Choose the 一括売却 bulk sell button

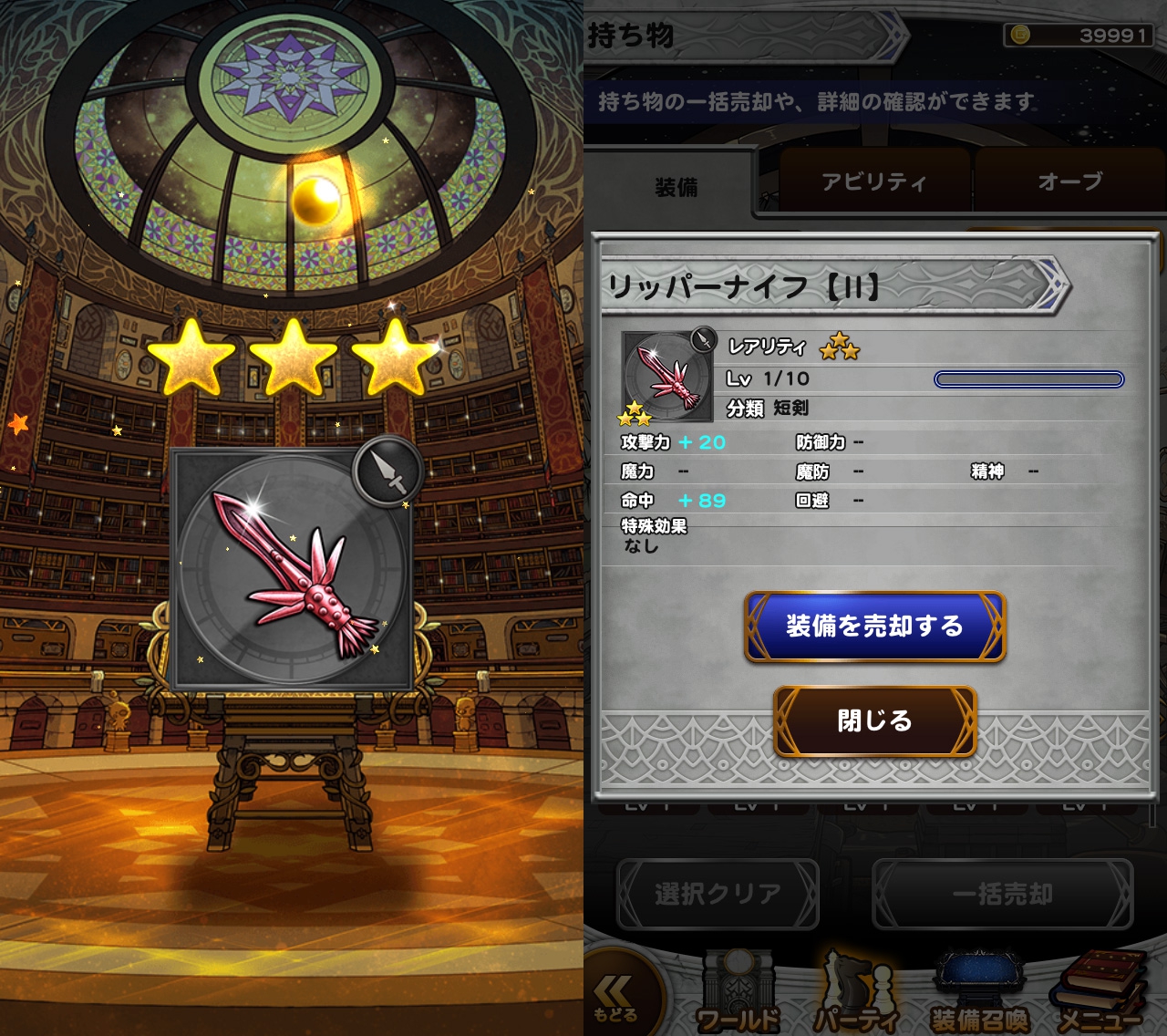(x=1002, y=895)
